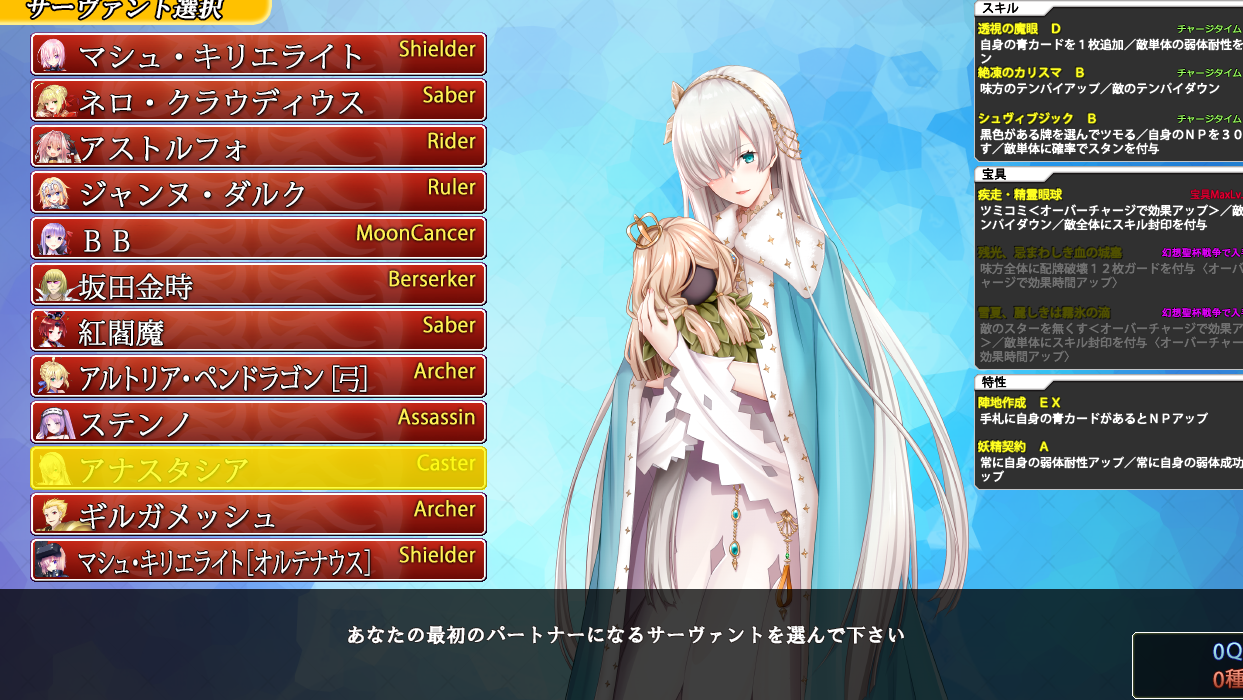
Task: Choose BB the MoonCancer
Action: pos(258,238)
